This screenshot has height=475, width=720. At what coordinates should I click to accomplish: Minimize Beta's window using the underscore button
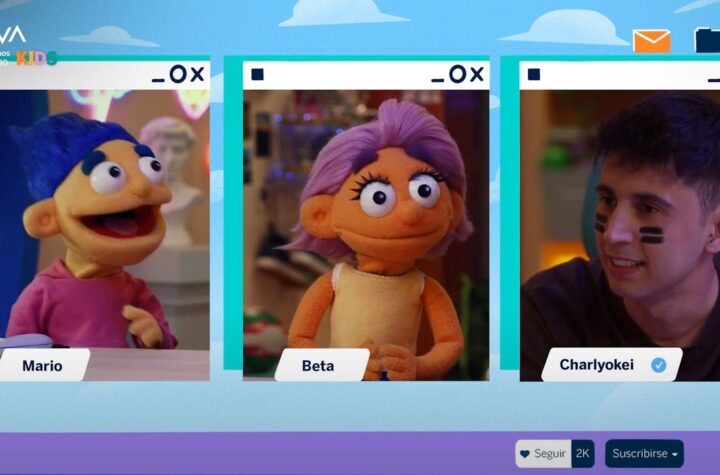(438, 77)
